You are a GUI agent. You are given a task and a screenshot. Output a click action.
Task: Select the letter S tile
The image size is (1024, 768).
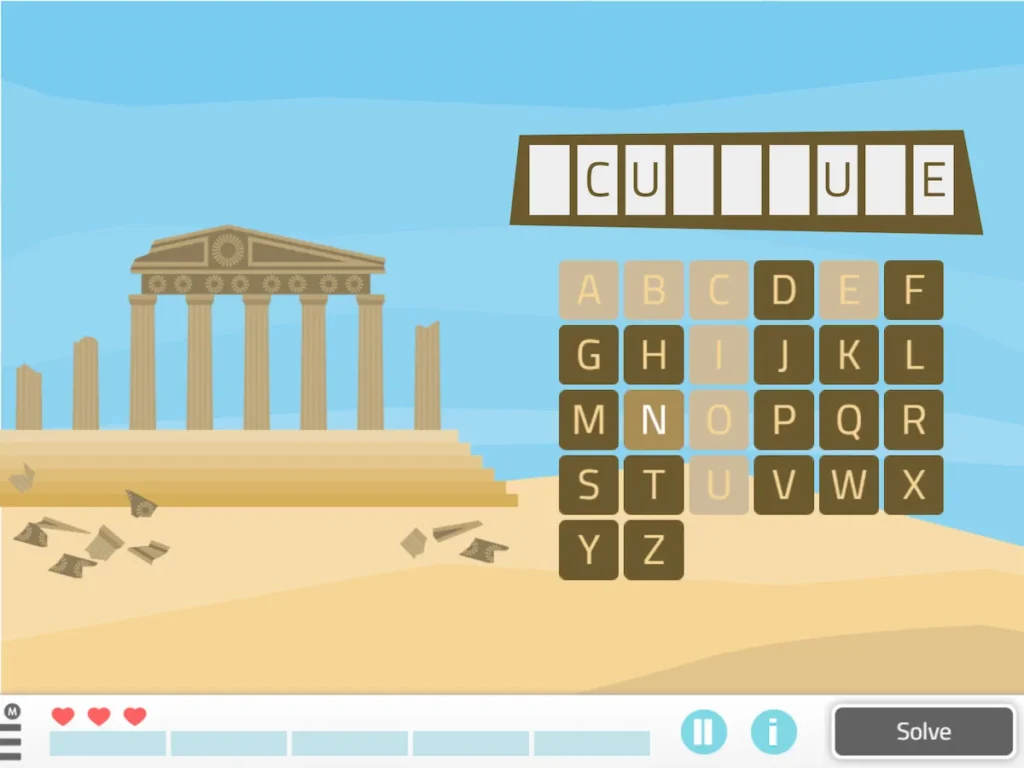tap(589, 486)
